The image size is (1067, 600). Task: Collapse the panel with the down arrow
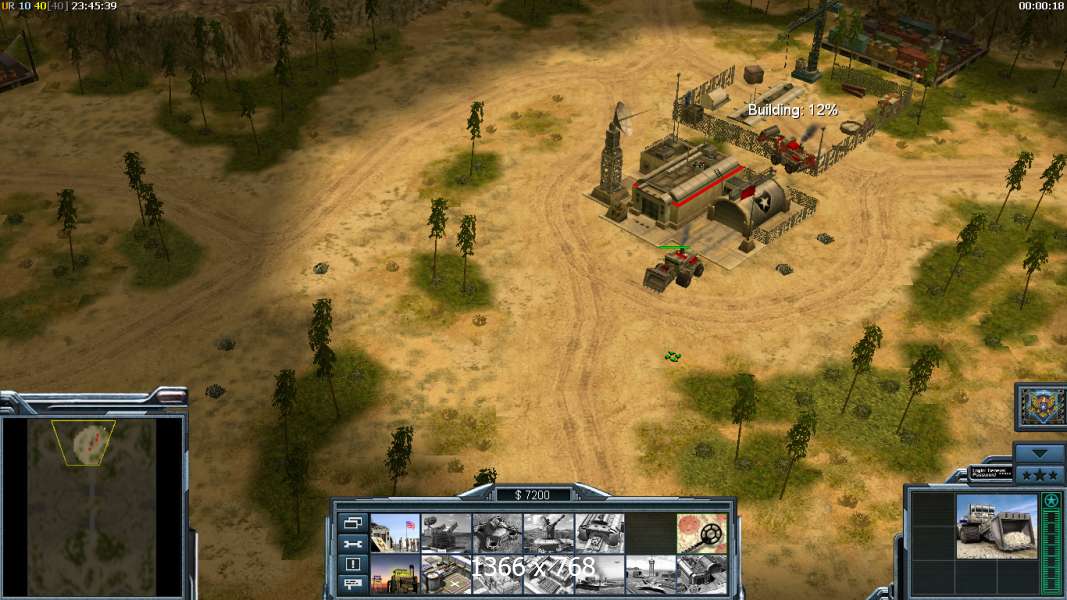coord(1041,452)
